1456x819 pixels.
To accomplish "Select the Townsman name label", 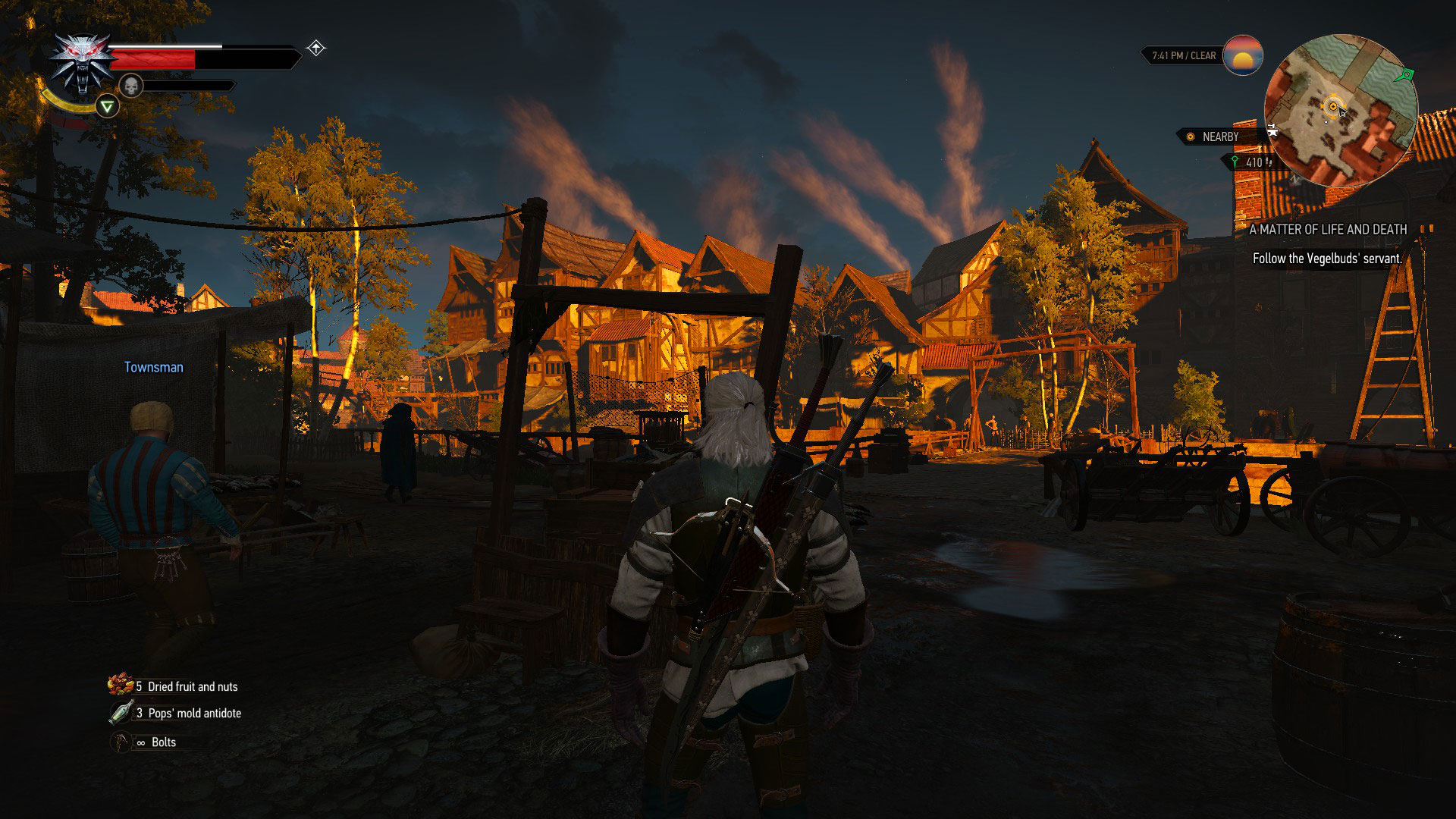I will point(154,367).
